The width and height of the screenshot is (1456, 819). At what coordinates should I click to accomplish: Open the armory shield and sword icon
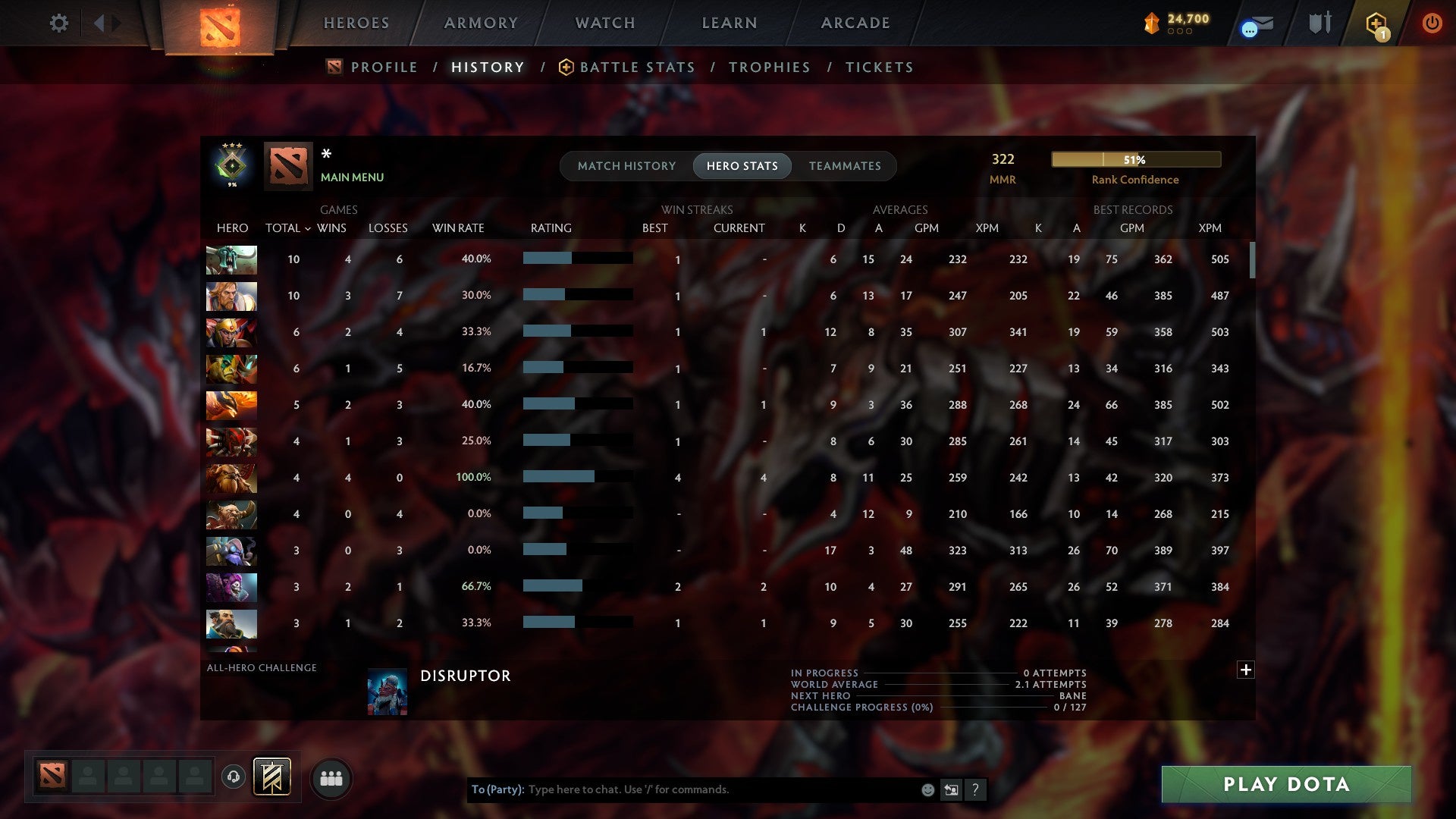[x=1319, y=23]
